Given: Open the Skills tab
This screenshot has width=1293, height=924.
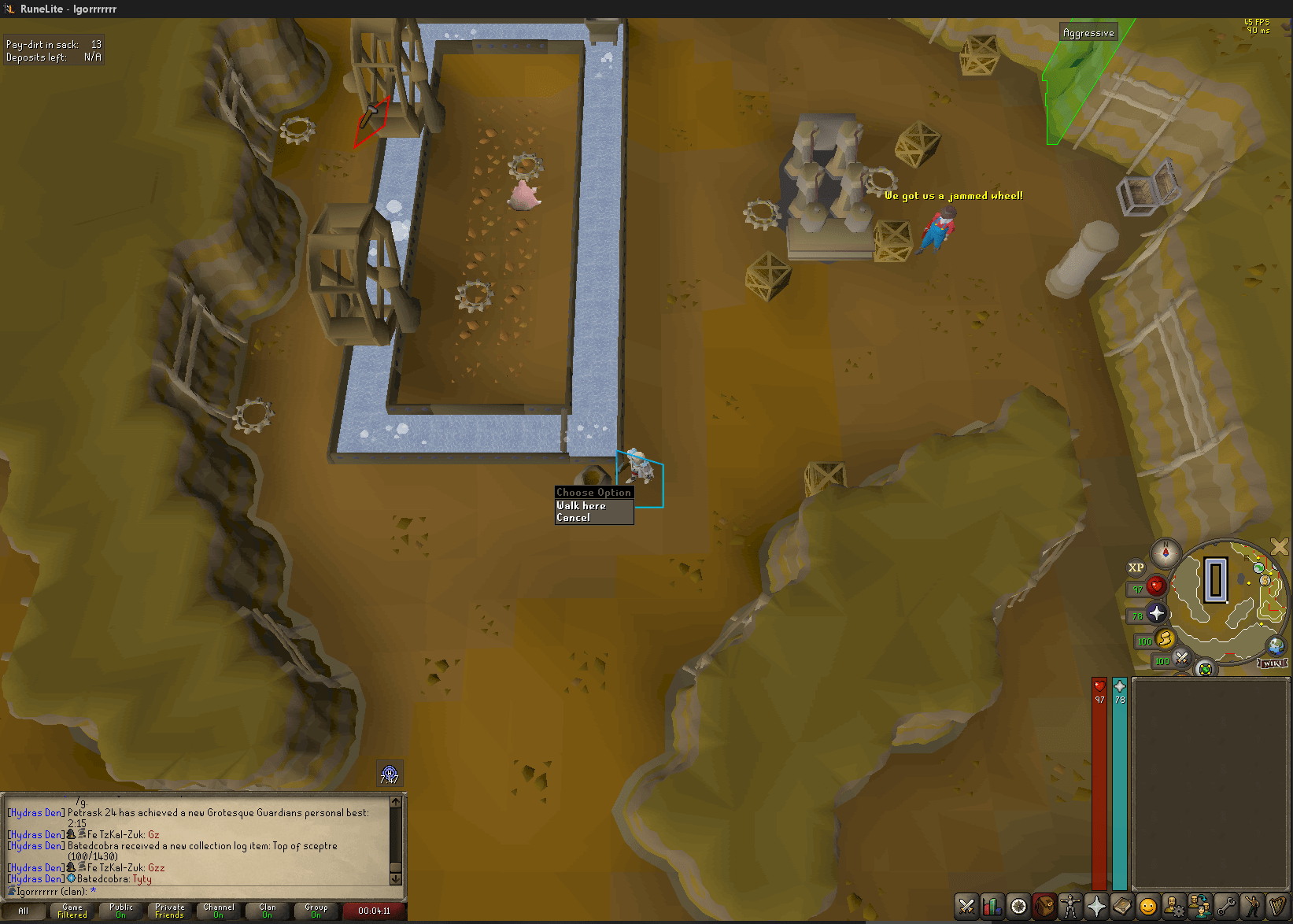Looking at the screenshot, I should (992, 907).
